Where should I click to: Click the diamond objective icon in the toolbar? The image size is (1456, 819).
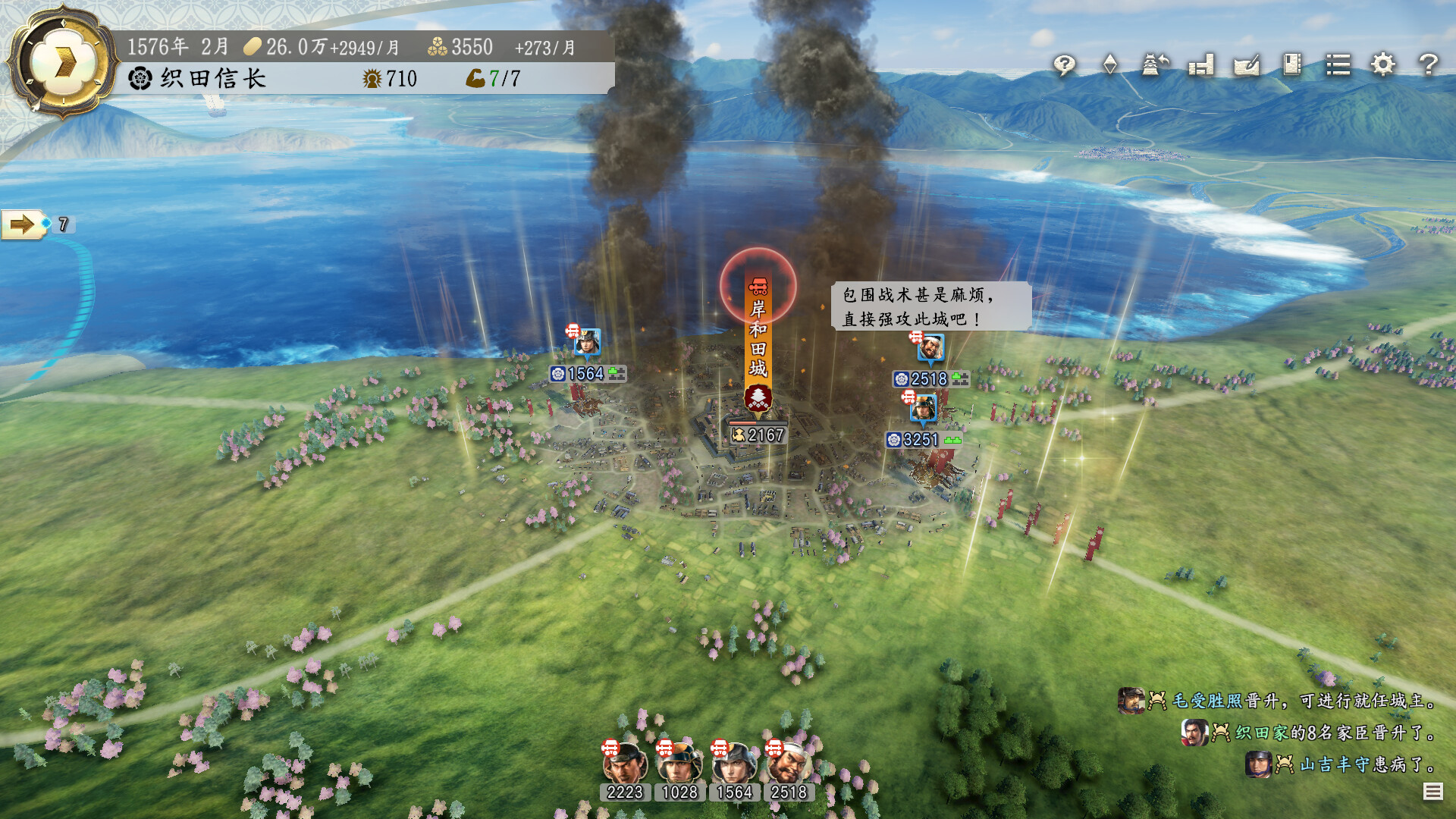pyautogui.click(x=1109, y=66)
